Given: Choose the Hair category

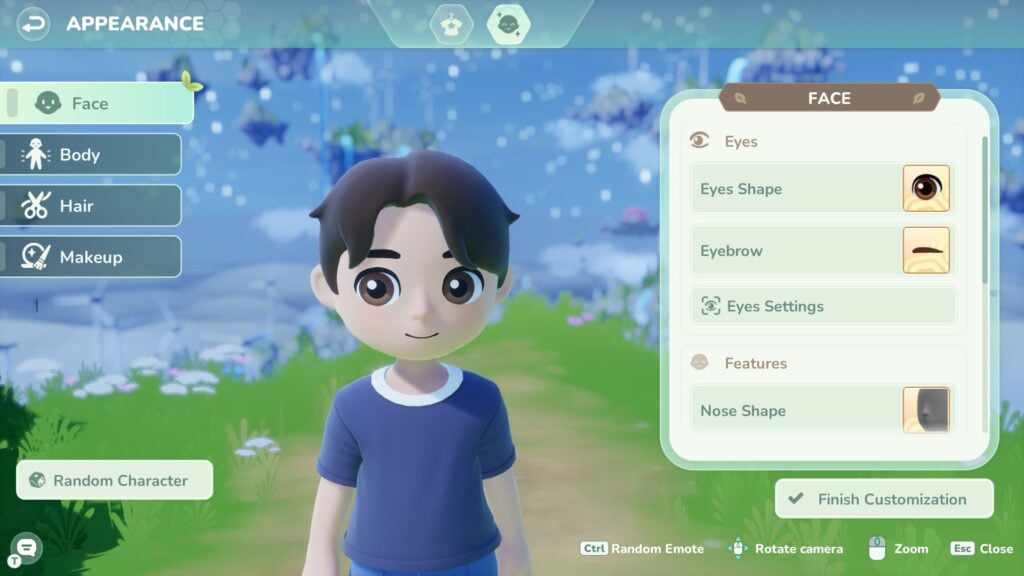Looking at the screenshot, I should [91, 206].
